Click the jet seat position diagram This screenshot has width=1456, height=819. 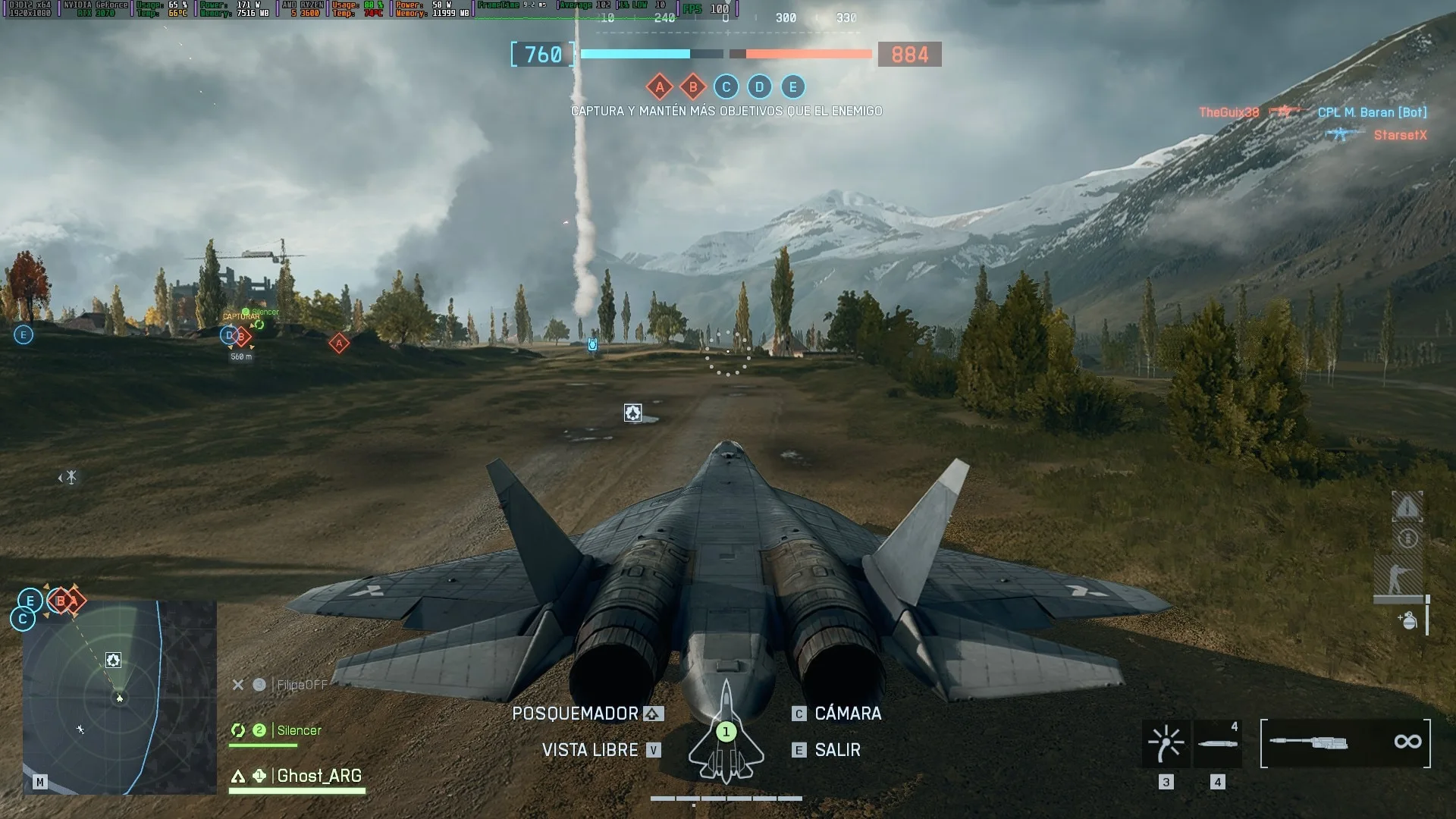coord(726,733)
